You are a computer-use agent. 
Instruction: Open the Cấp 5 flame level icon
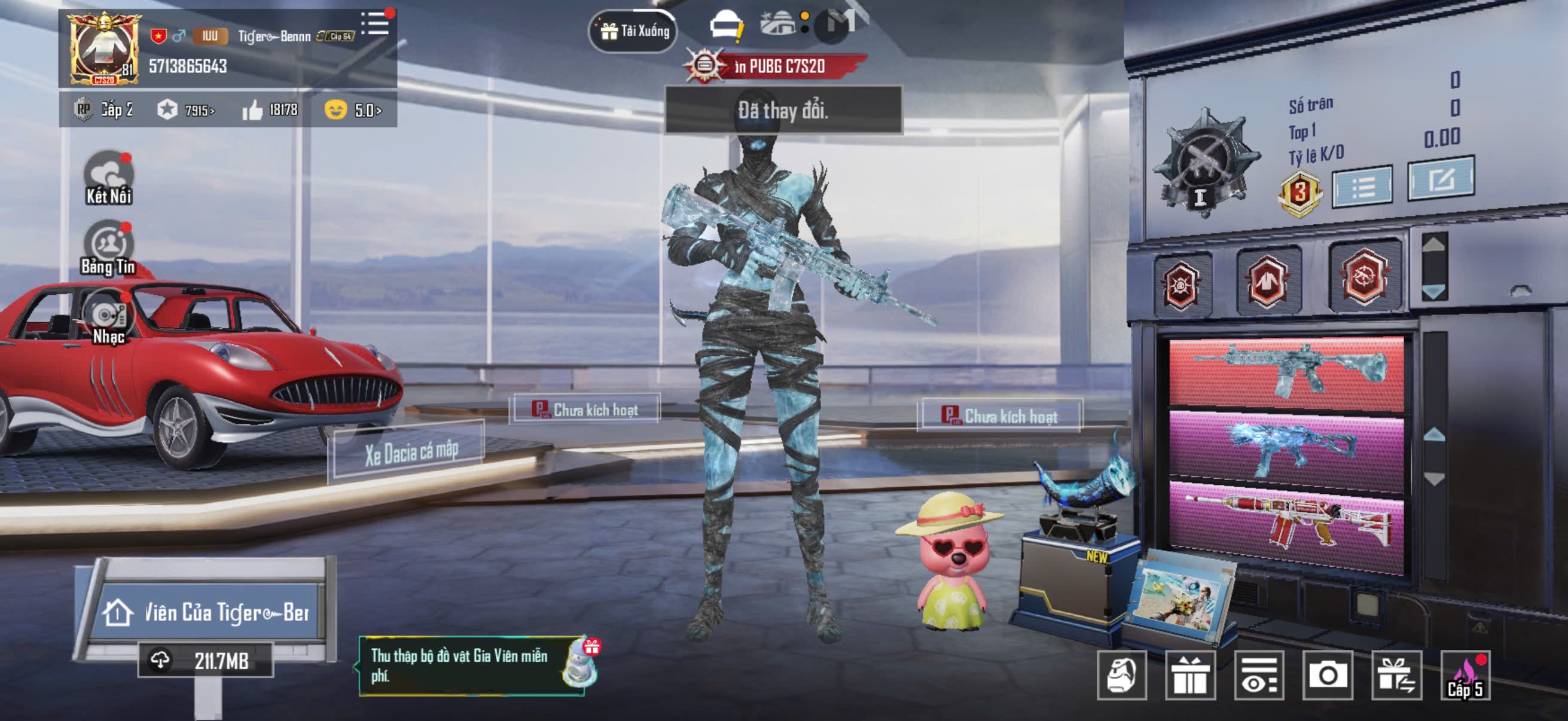(x=1465, y=676)
